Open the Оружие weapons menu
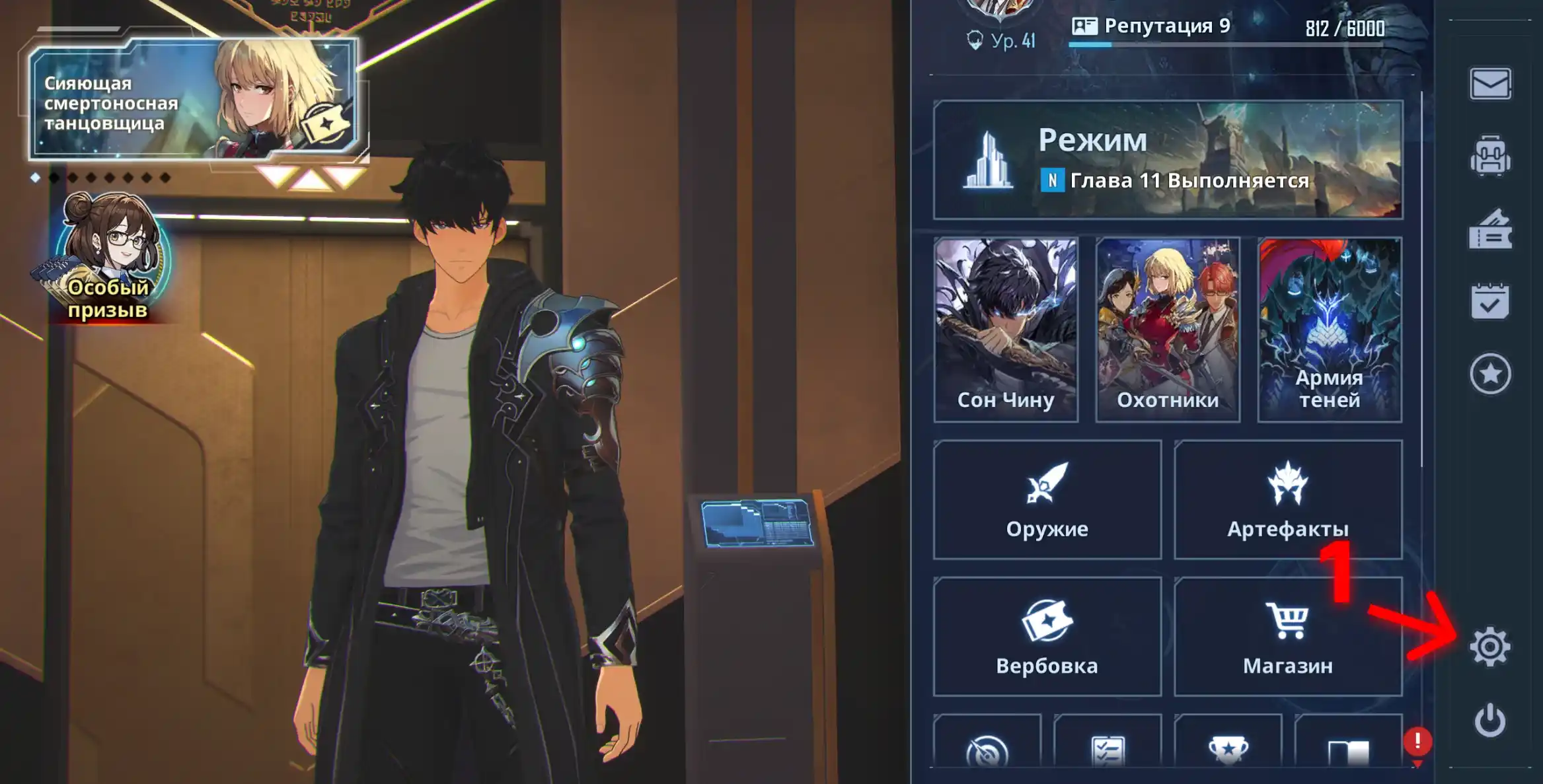This screenshot has width=1543, height=784. click(1047, 500)
